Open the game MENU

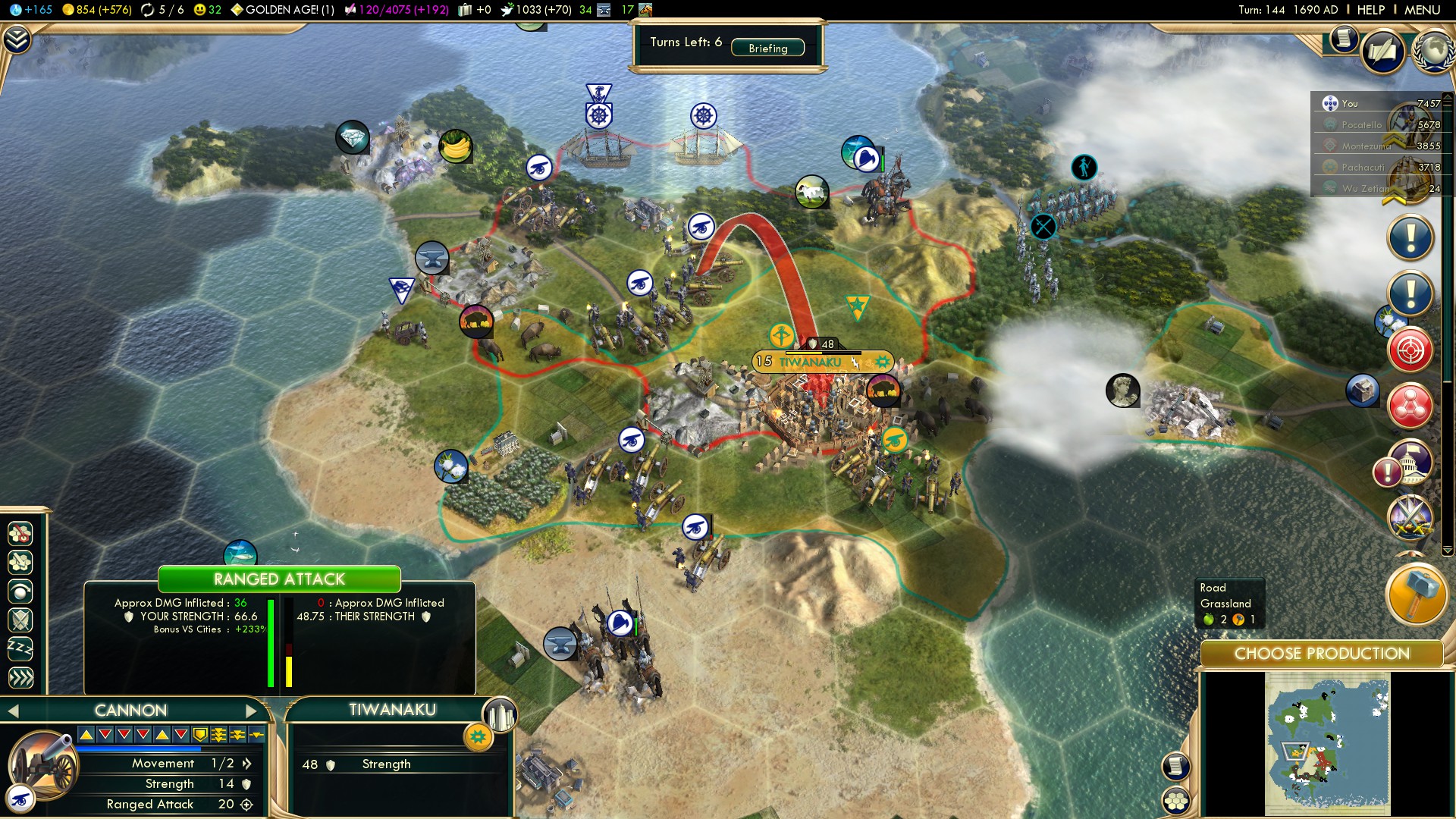point(1422,10)
